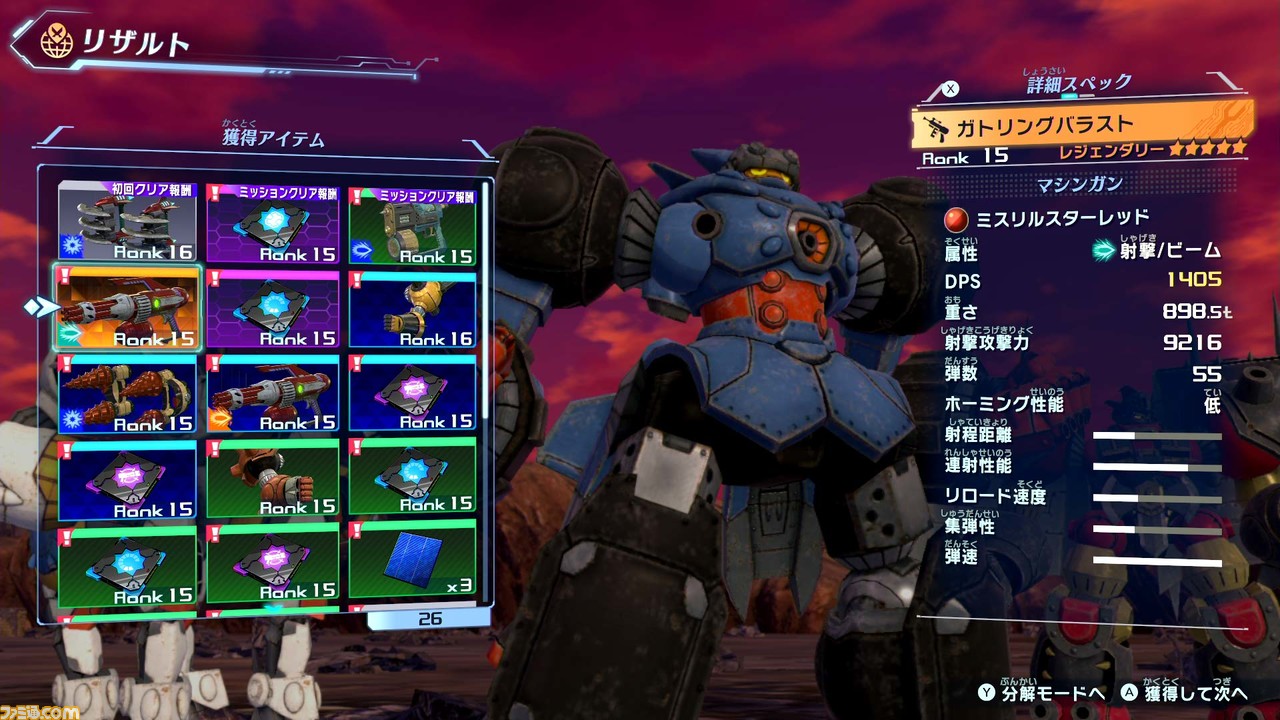Viewport: 1280px width, 720px height.
Task: Select the quad drill weapon Rank 15
Action: click(127, 392)
